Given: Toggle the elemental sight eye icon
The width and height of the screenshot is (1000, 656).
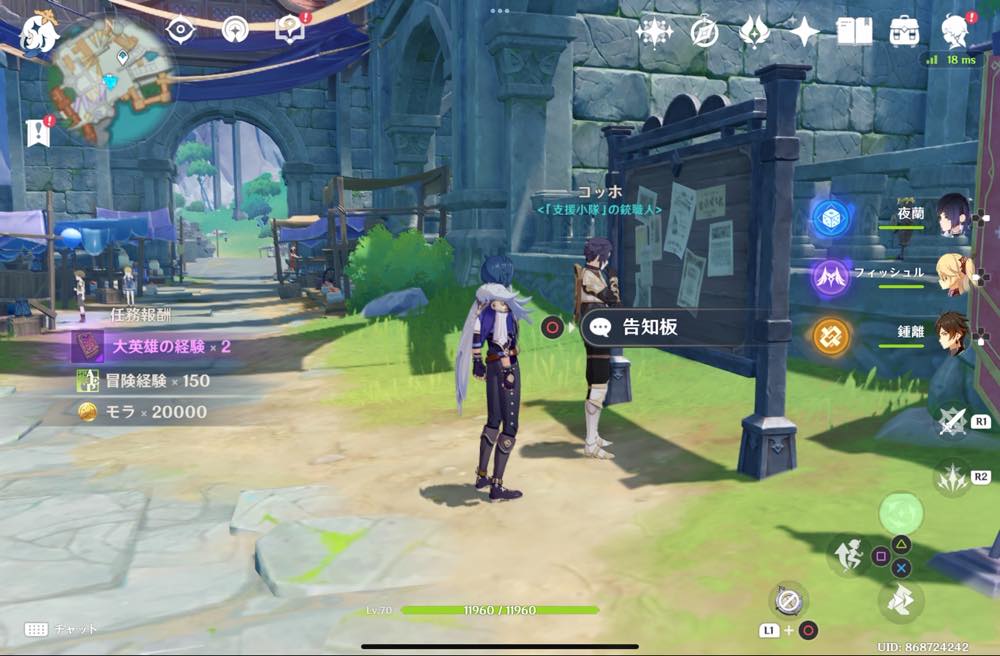Looking at the screenshot, I should [181, 30].
